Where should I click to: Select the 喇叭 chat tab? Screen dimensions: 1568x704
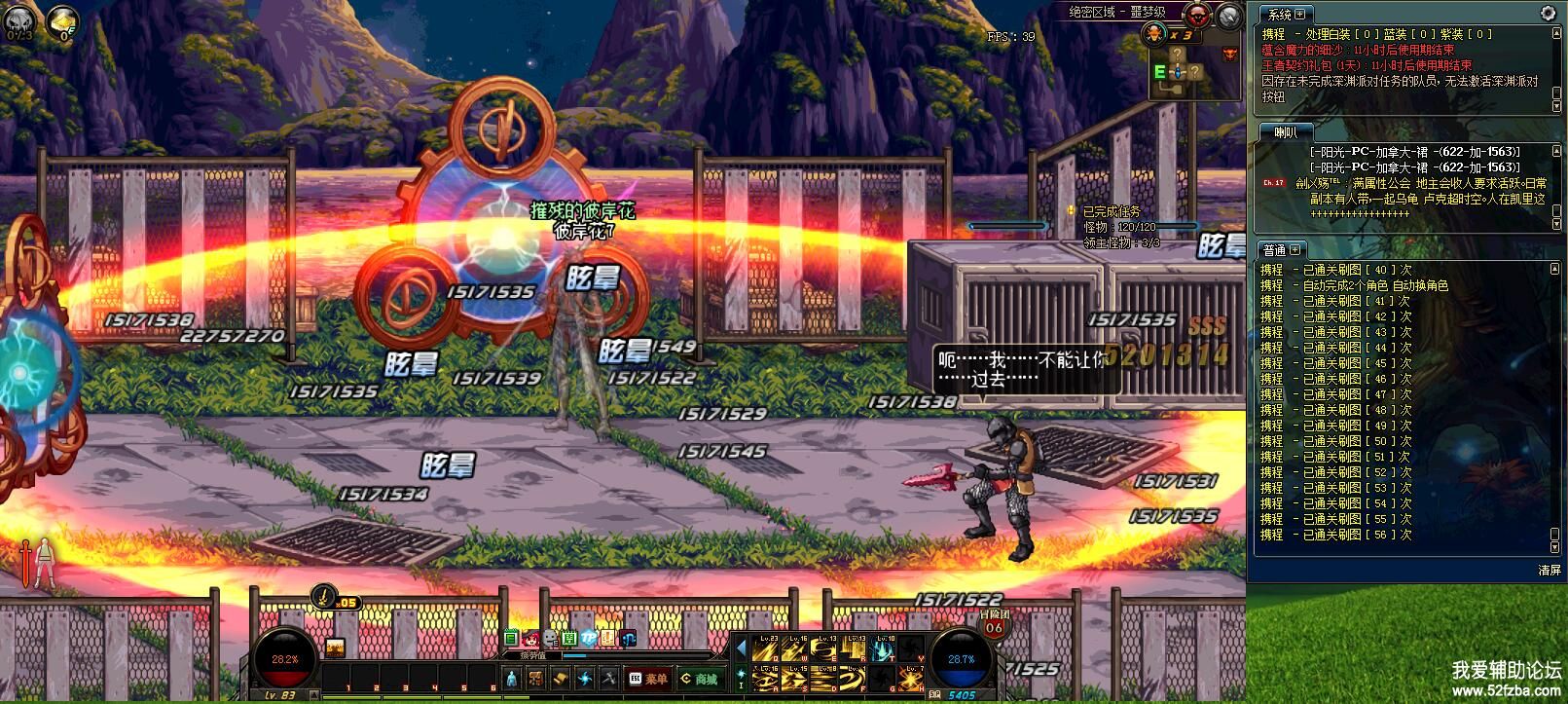pyautogui.click(x=1286, y=132)
